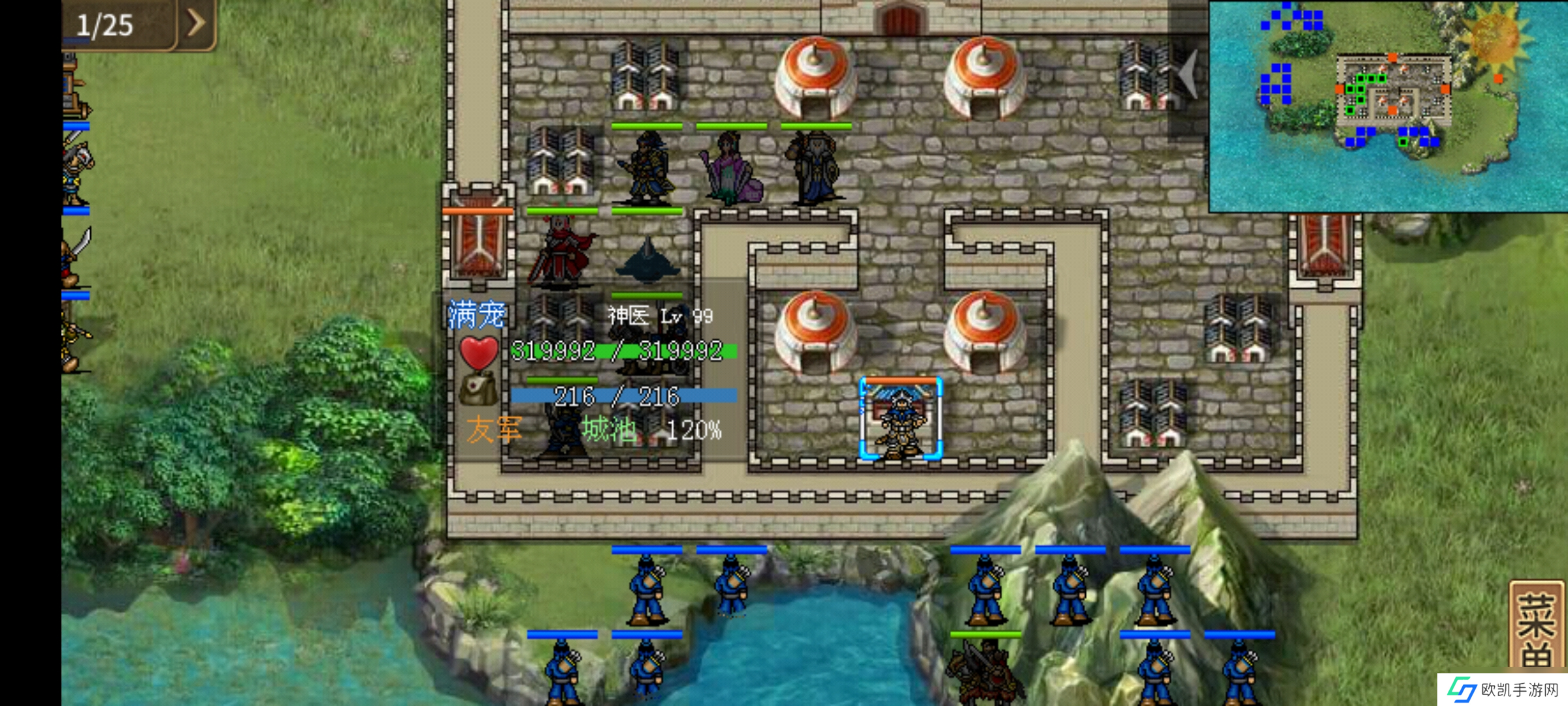Click the arrow button beside the 1/25 turn counter
1568x706 pixels.
(x=195, y=24)
